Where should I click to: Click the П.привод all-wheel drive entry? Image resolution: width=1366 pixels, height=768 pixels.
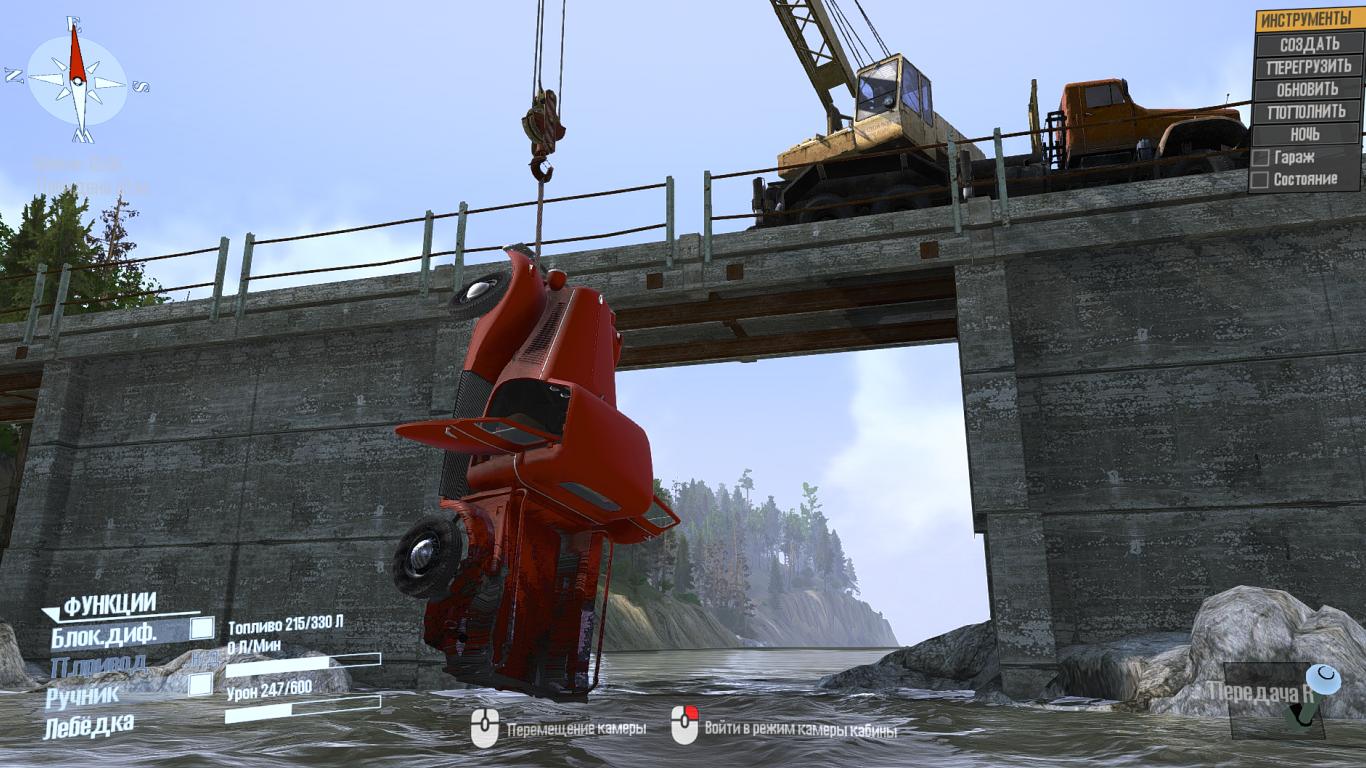(98, 662)
